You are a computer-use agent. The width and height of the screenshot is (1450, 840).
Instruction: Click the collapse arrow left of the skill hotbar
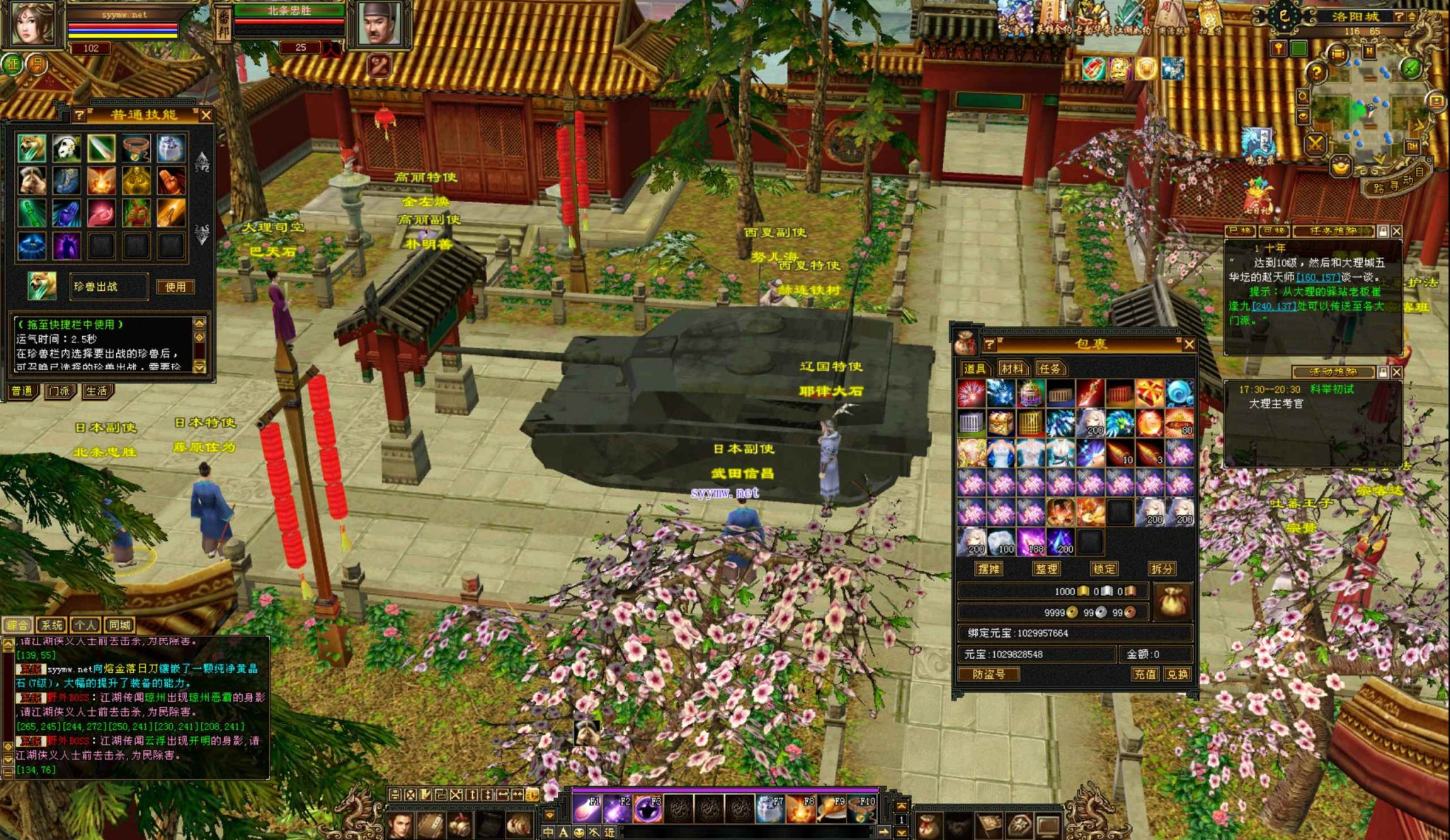549,814
